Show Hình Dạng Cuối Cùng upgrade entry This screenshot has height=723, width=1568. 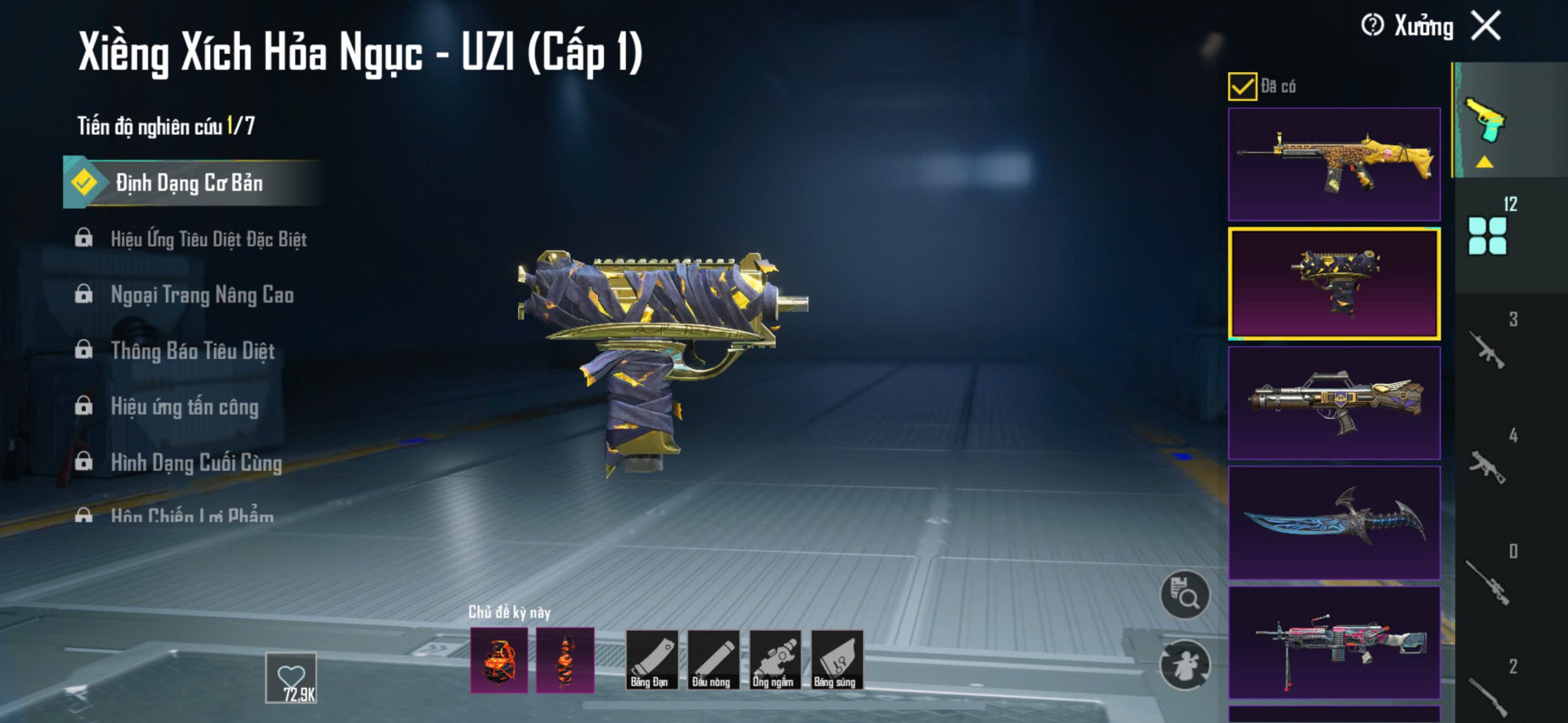pyautogui.click(x=196, y=463)
